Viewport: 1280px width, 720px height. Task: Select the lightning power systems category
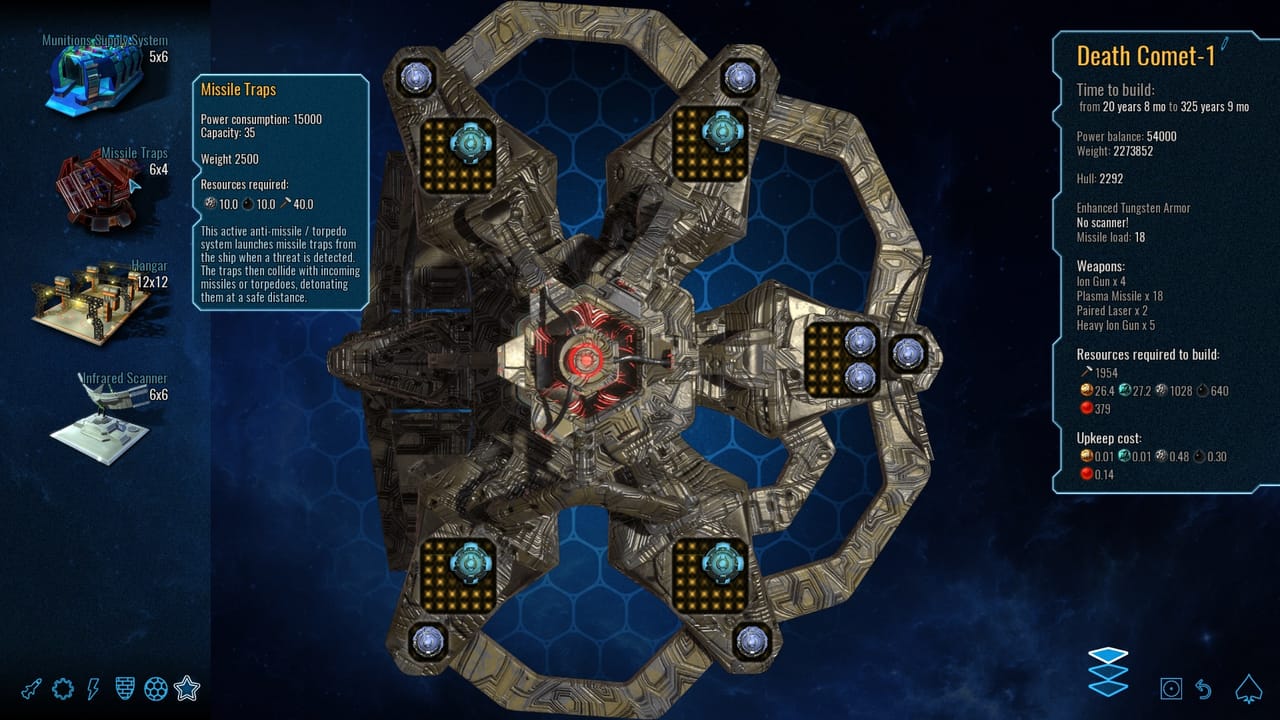click(92, 687)
